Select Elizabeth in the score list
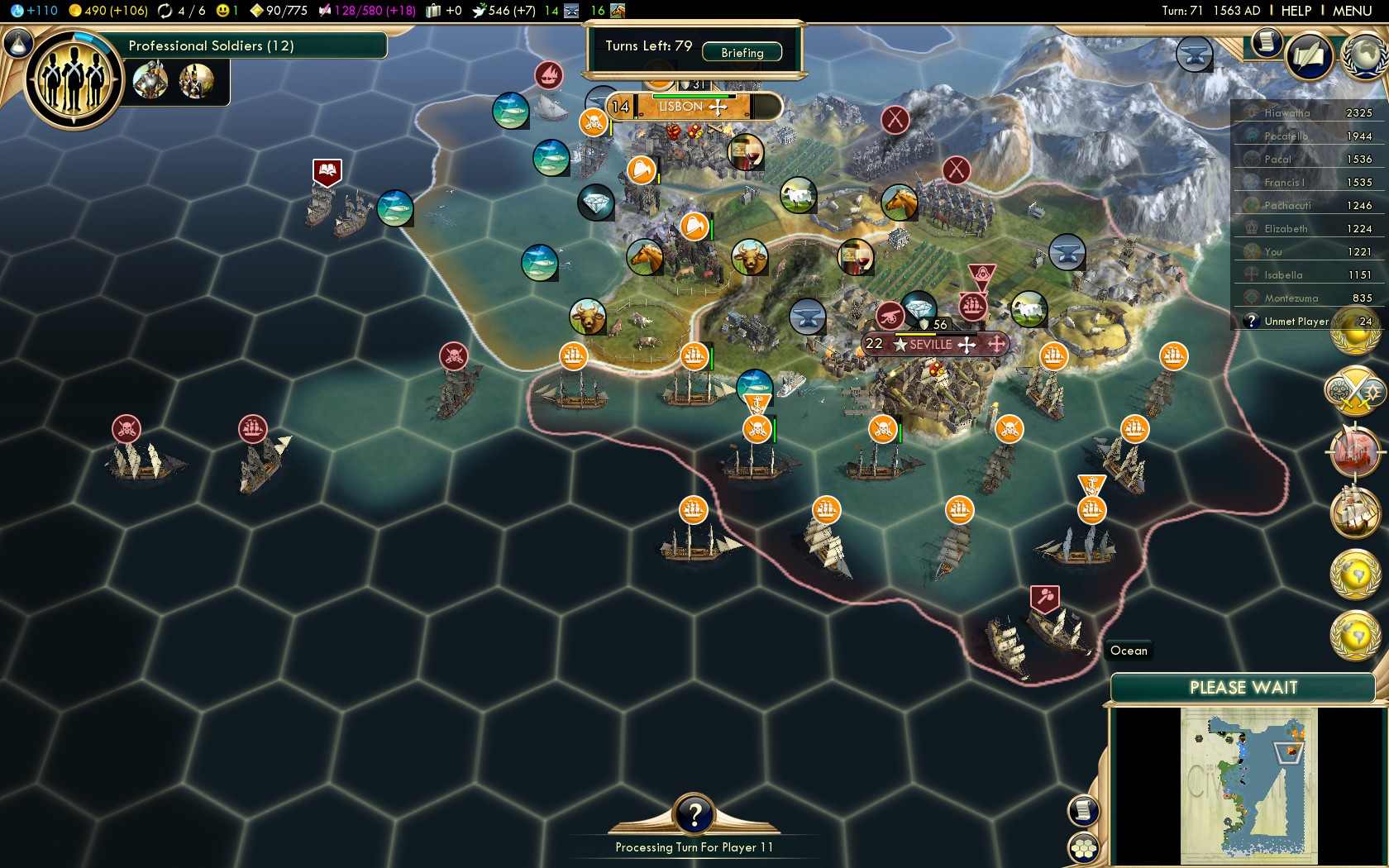1389x868 pixels. 1286,229
